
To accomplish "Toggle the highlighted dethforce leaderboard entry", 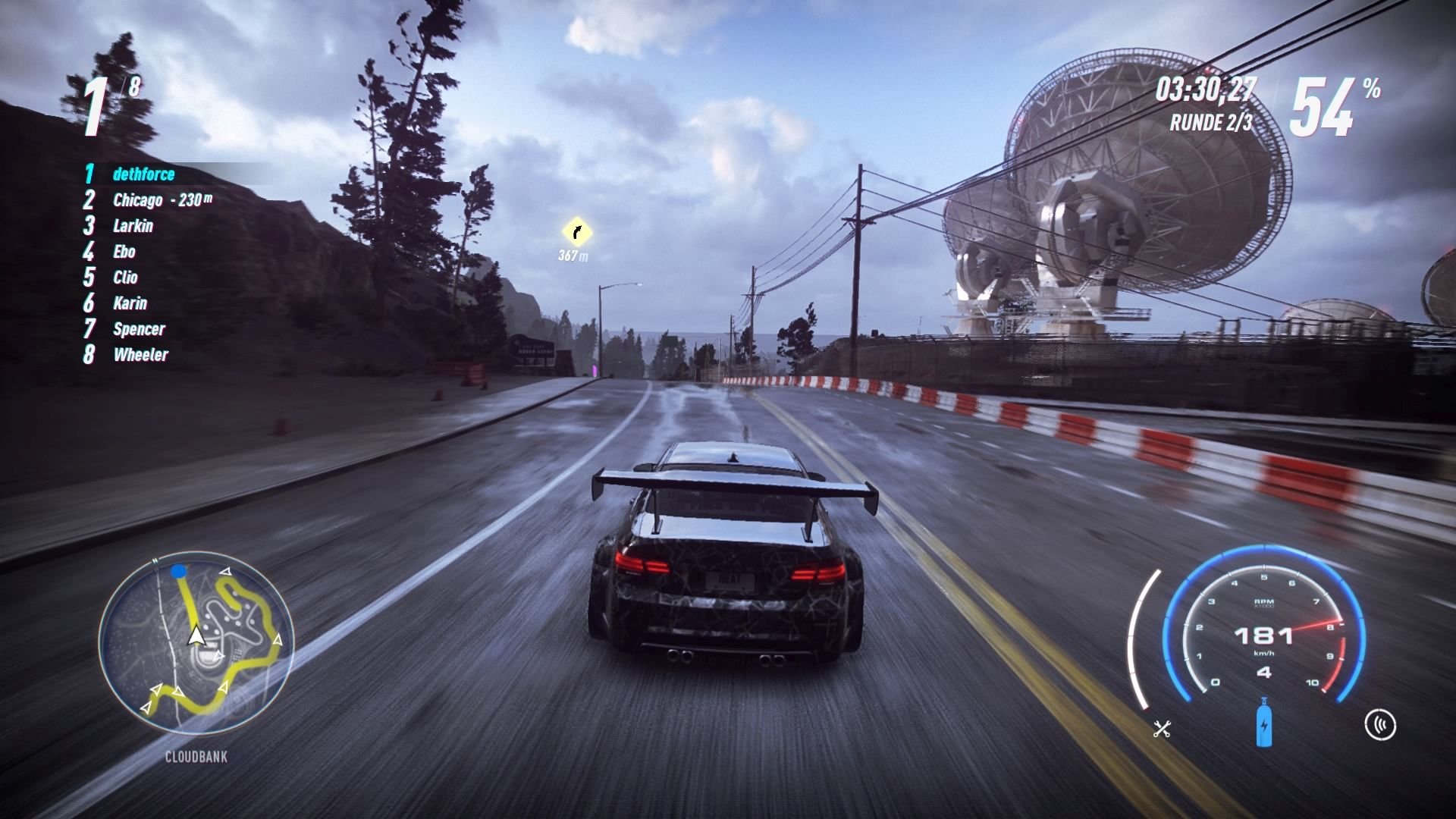I will (x=144, y=174).
